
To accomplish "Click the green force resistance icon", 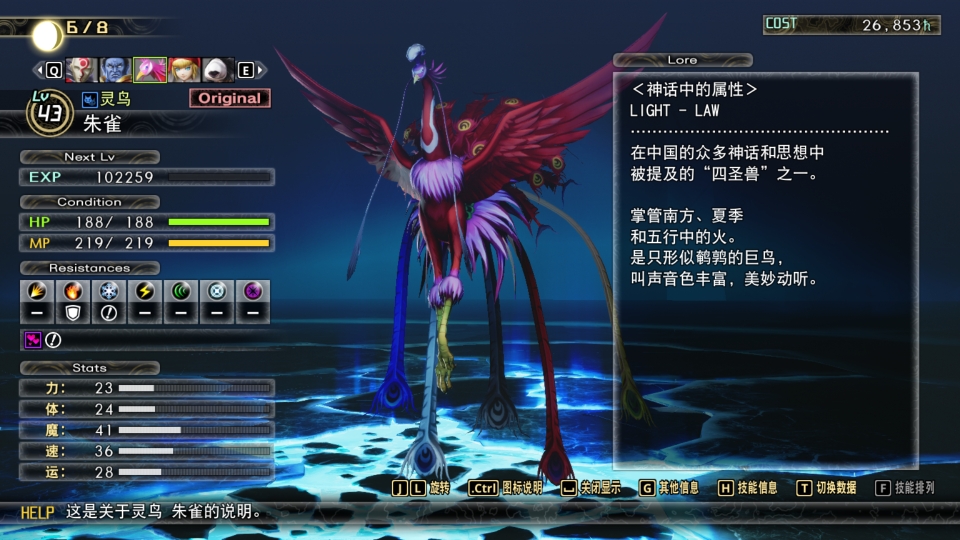I will click(x=181, y=292).
